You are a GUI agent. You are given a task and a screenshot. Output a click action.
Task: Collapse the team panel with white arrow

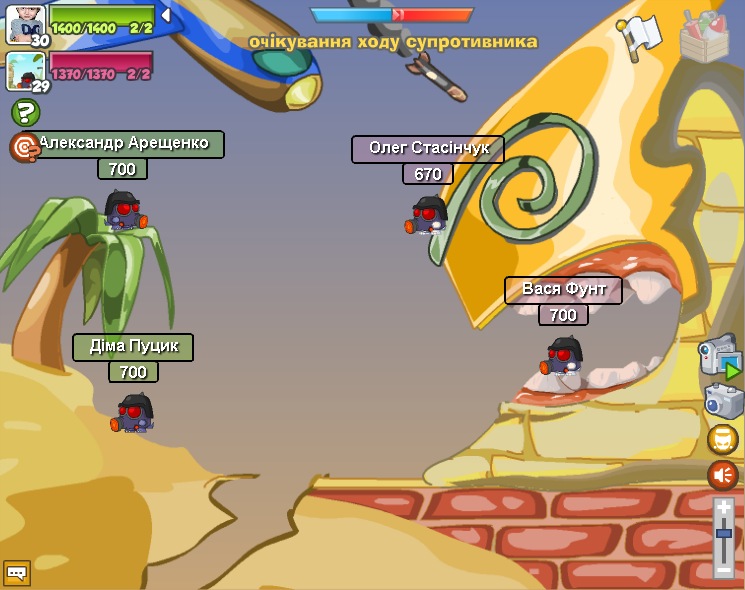point(166,15)
